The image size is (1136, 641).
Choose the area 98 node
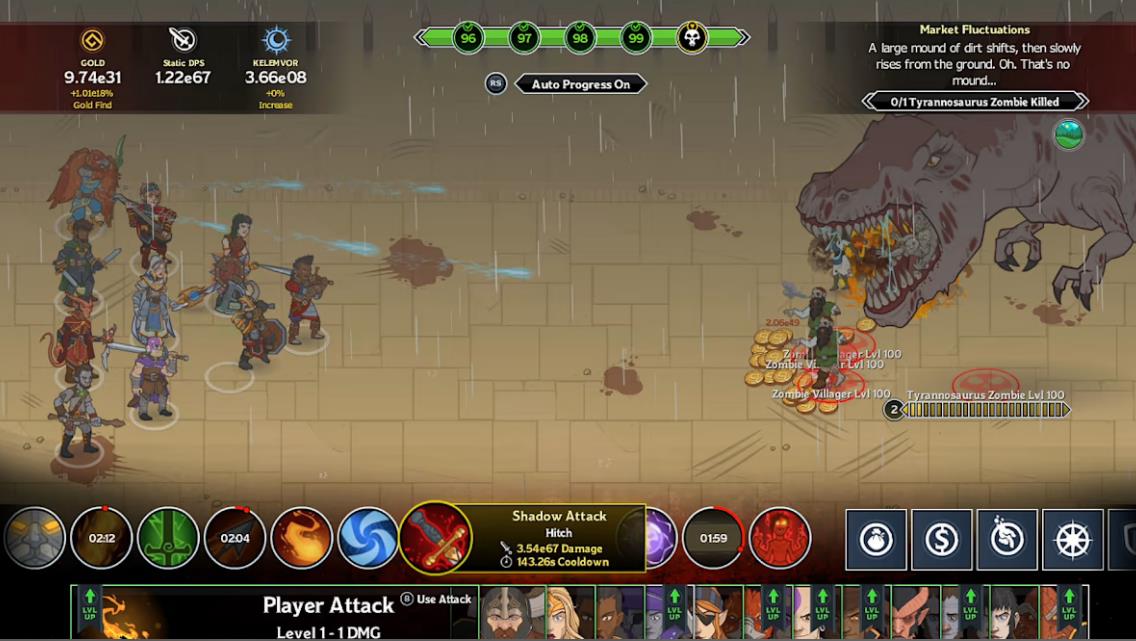(x=579, y=38)
